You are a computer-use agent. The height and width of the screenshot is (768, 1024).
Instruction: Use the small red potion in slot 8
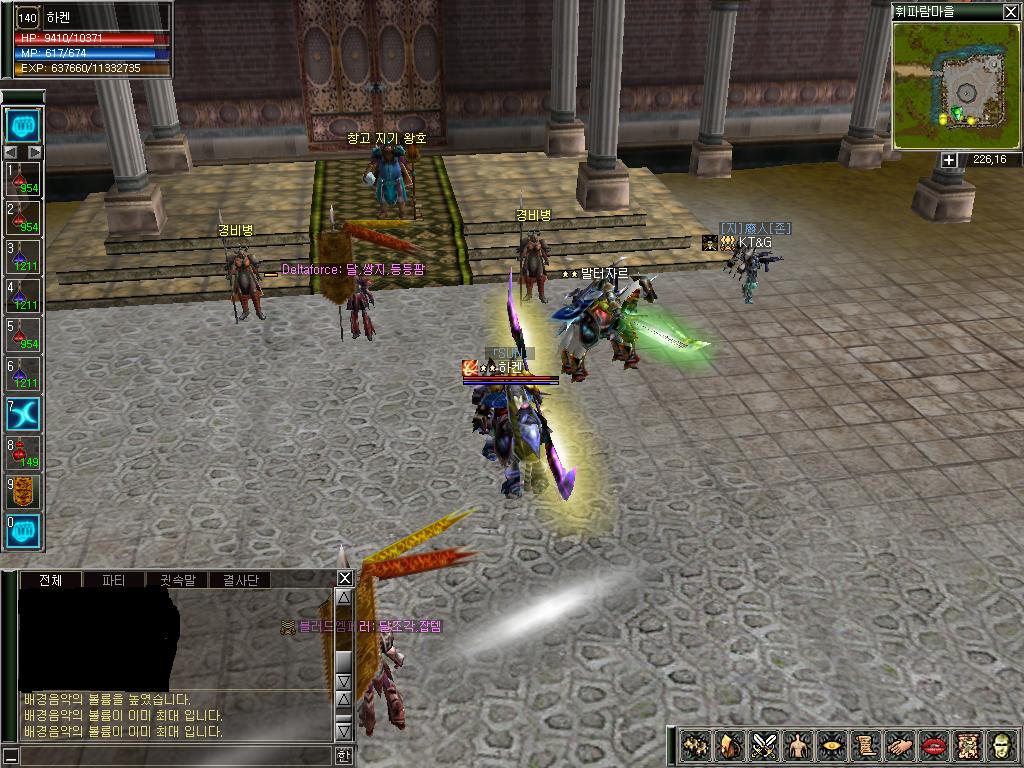pos(23,453)
